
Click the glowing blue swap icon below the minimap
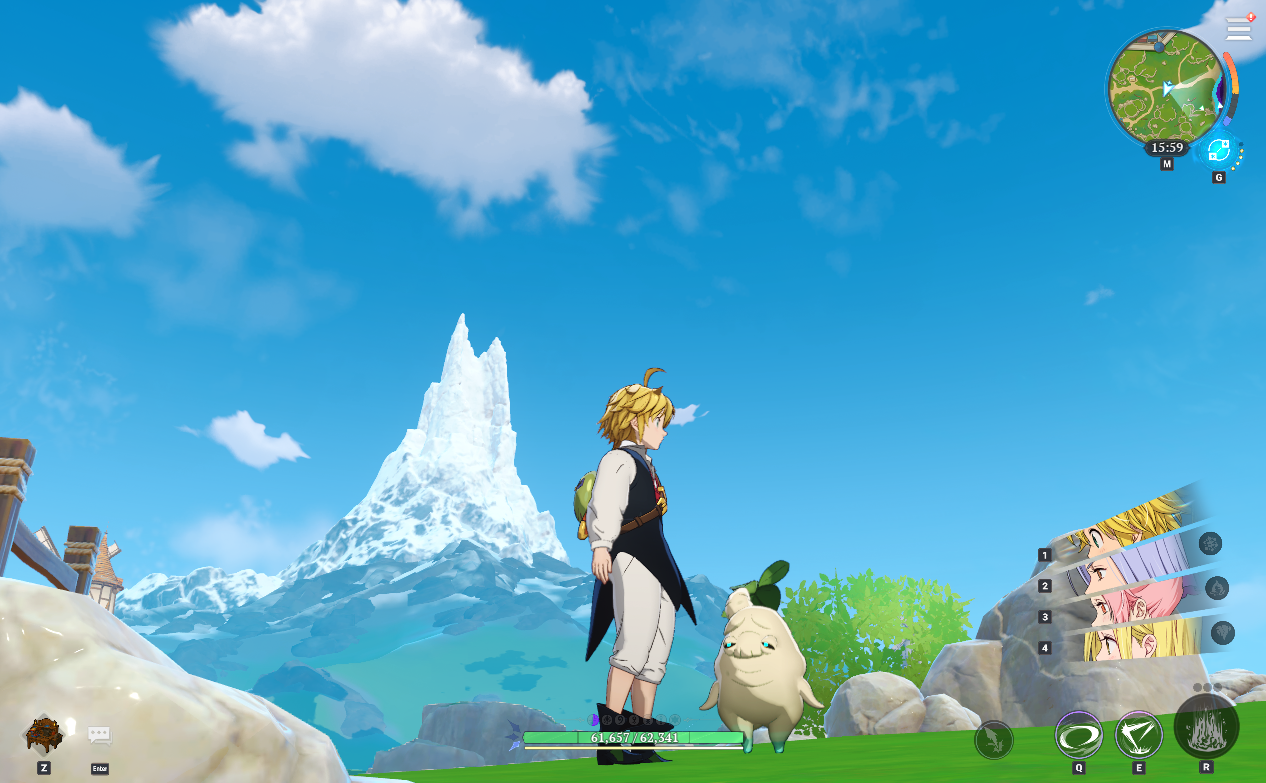tap(1218, 151)
